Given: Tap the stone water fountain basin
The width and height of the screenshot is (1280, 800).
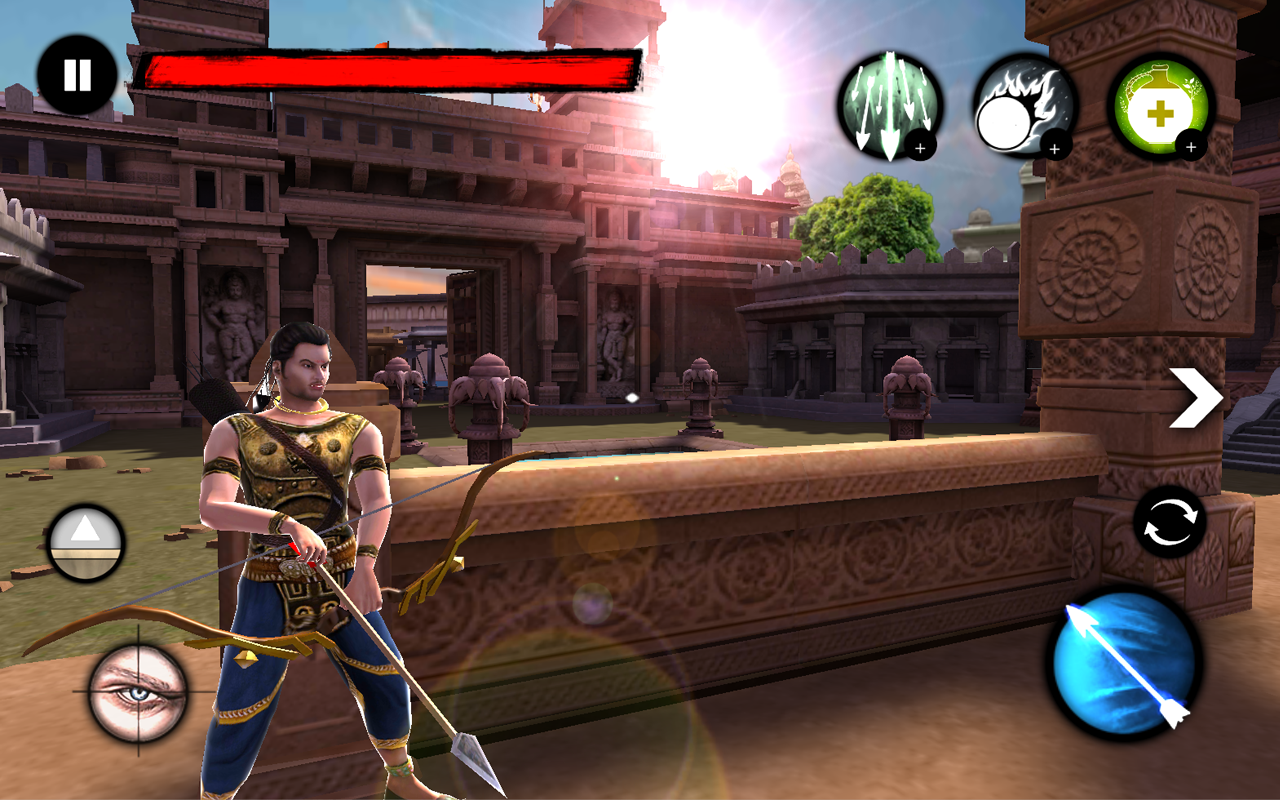Looking at the screenshot, I should click(700, 520).
